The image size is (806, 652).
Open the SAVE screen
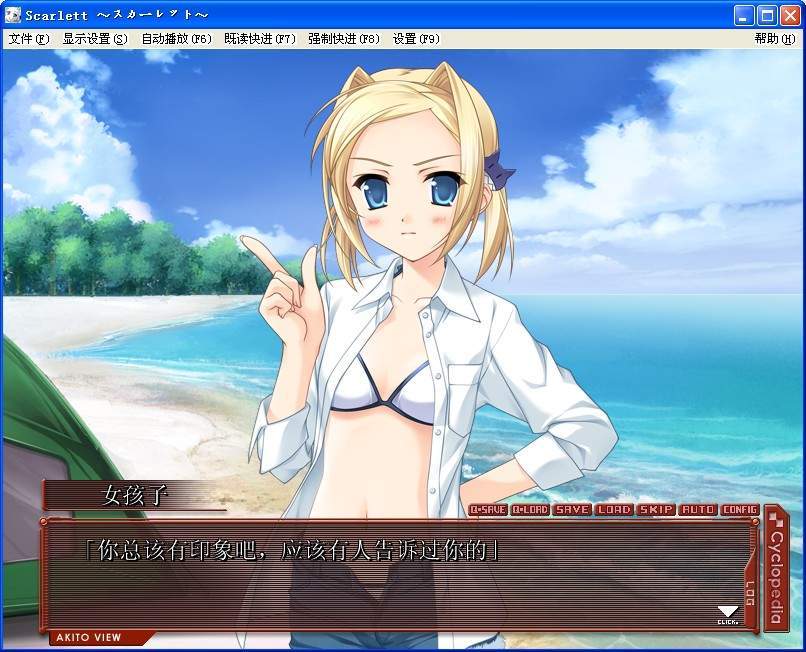[x=573, y=510]
